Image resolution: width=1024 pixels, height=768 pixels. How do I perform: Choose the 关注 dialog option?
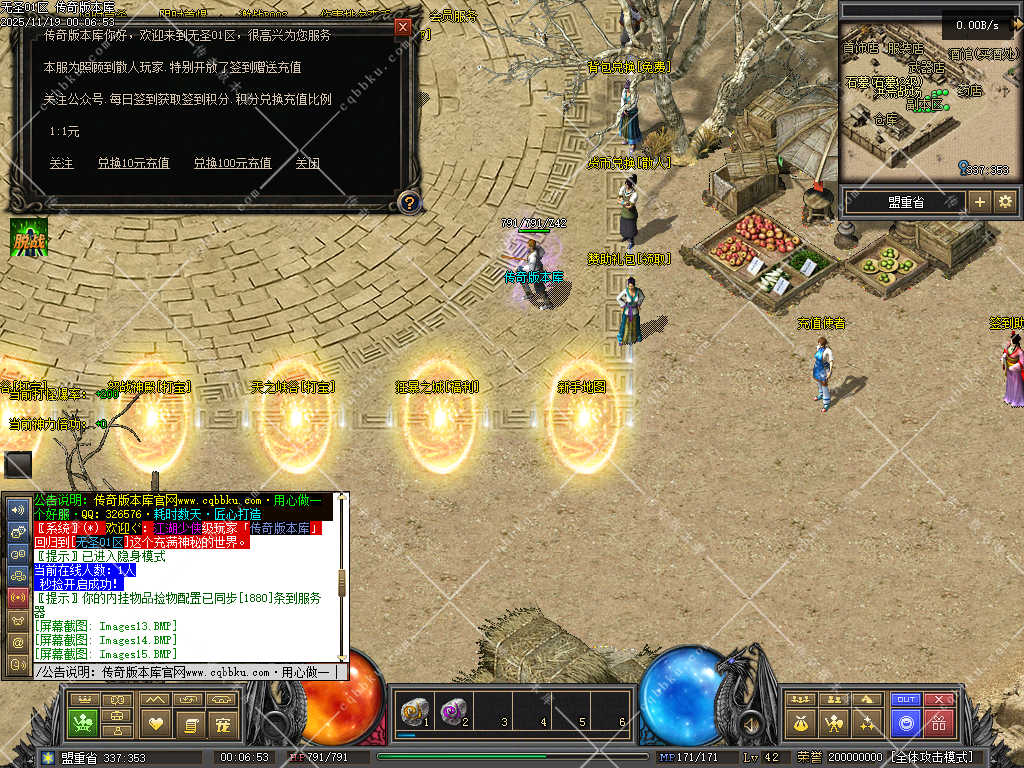pyautogui.click(x=62, y=163)
